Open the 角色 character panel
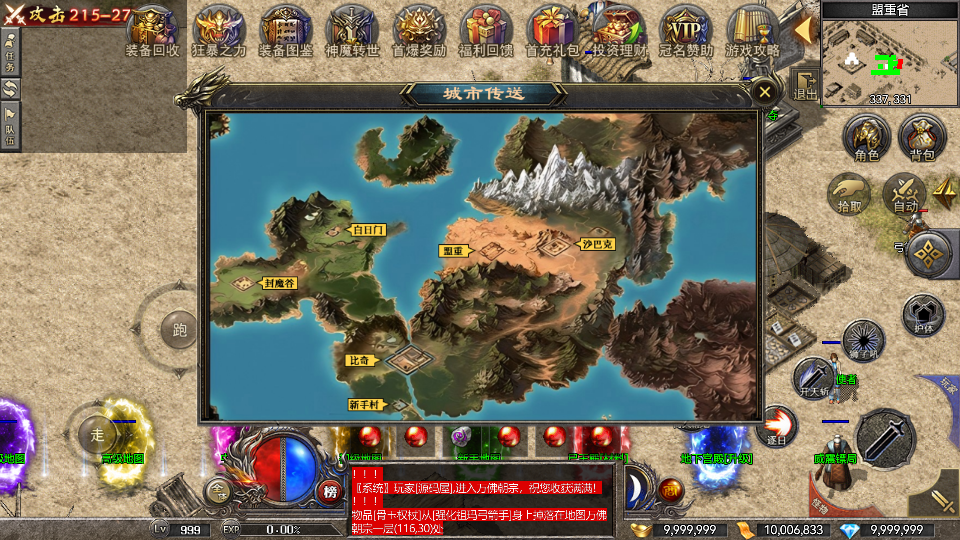The height and width of the screenshot is (540, 960). pos(866,138)
